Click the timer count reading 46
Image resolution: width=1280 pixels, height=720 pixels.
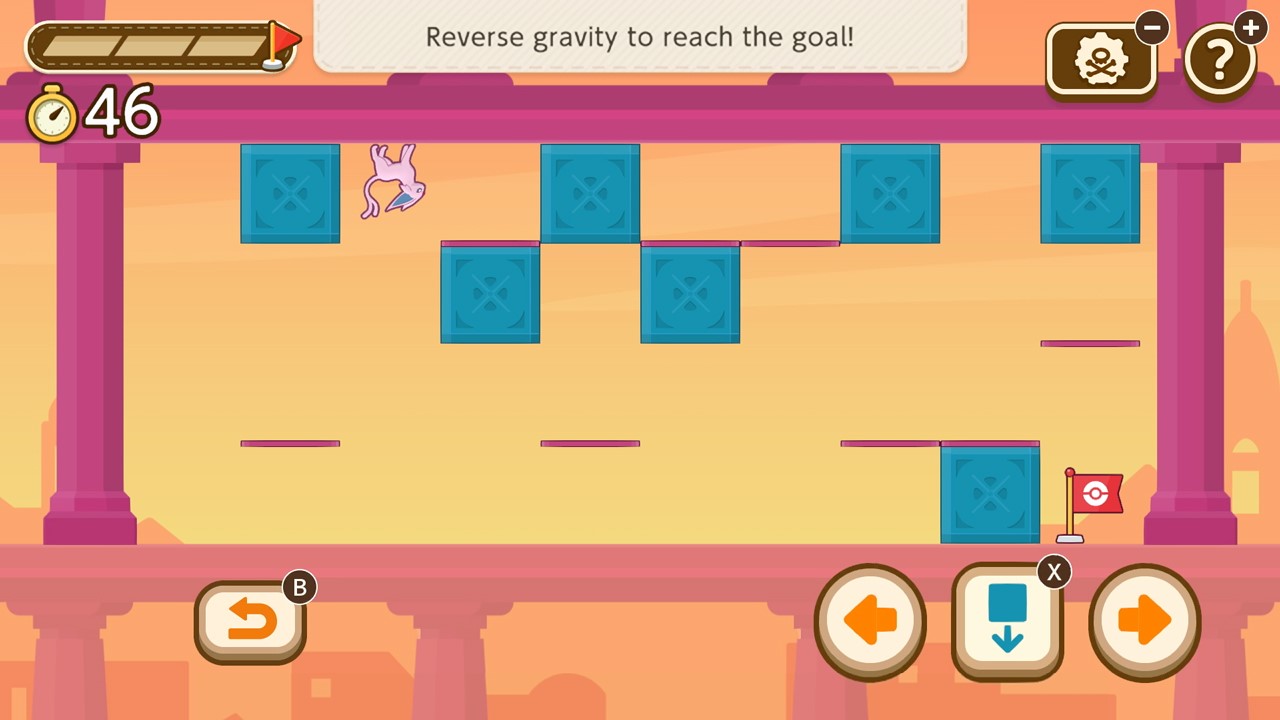pos(122,112)
